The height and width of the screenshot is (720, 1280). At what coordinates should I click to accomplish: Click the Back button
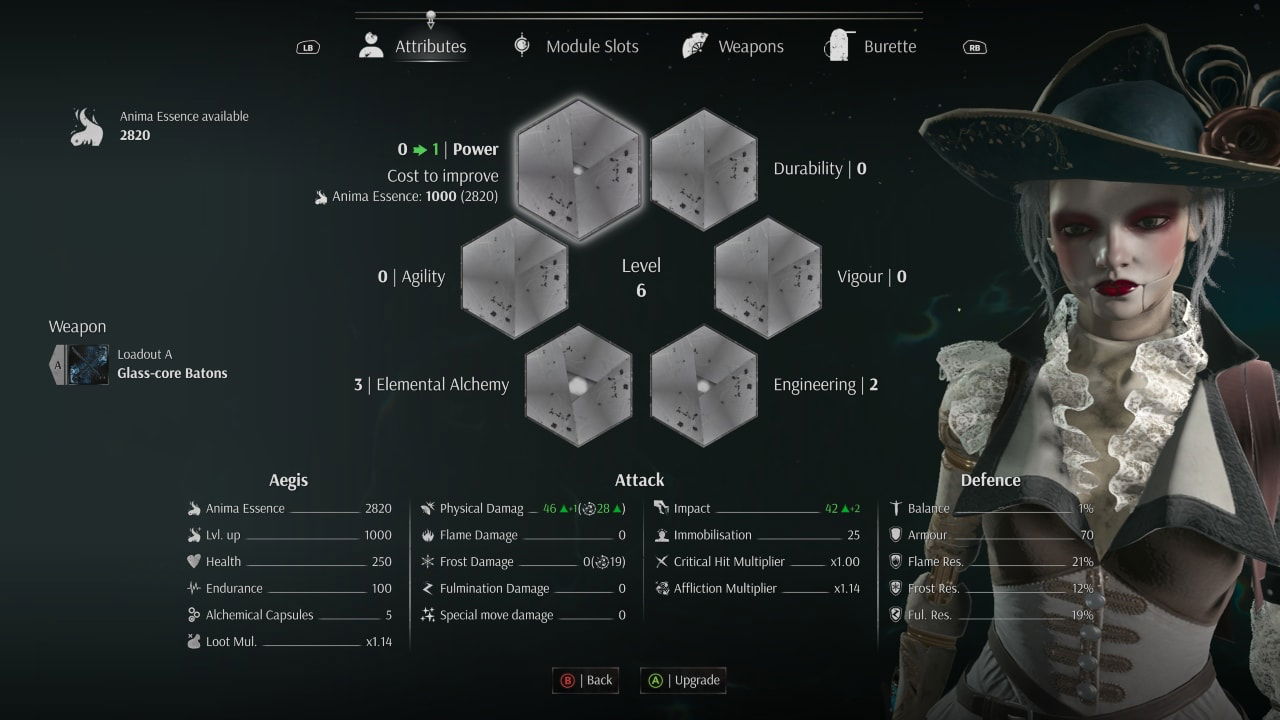tap(587, 680)
